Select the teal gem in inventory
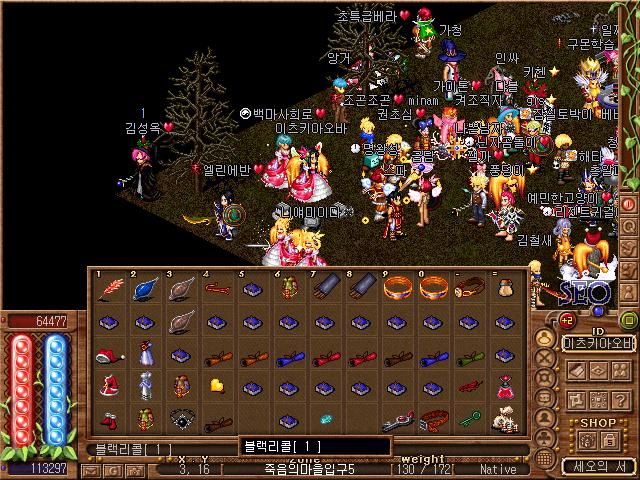Viewport: 640px width, 480px height. (325, 419)
